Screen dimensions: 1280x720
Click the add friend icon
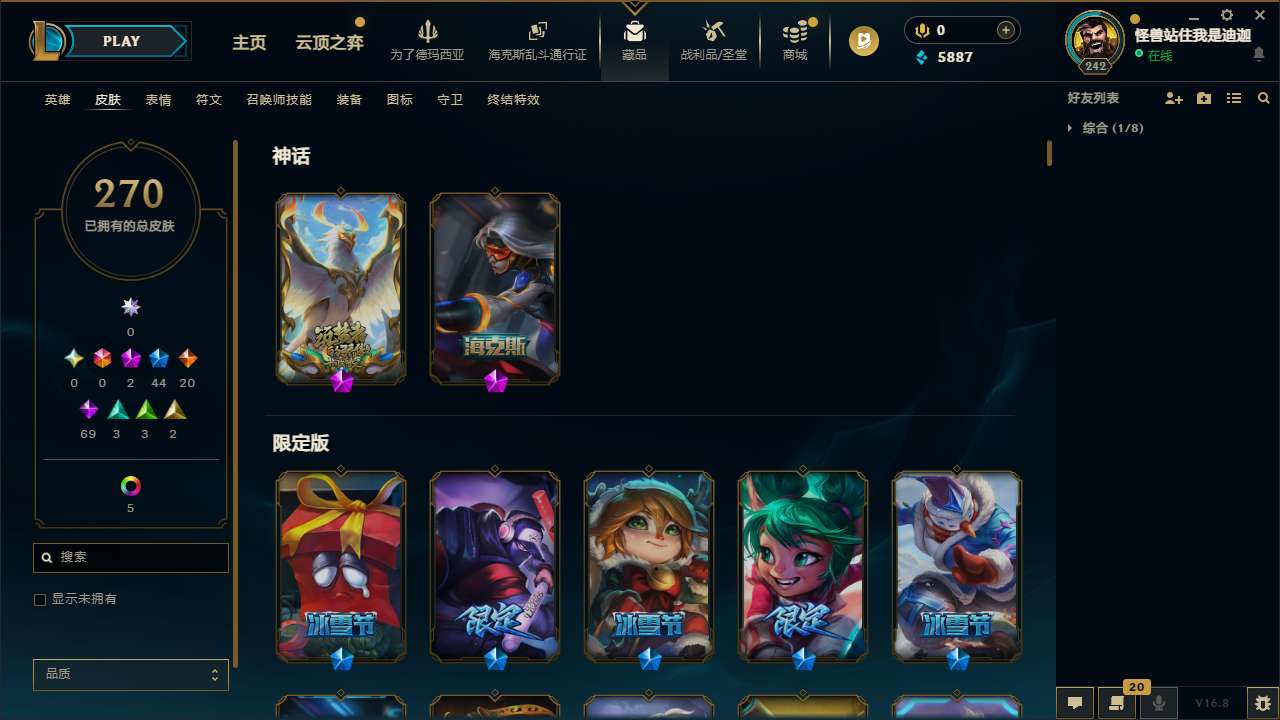[1174, 98]
